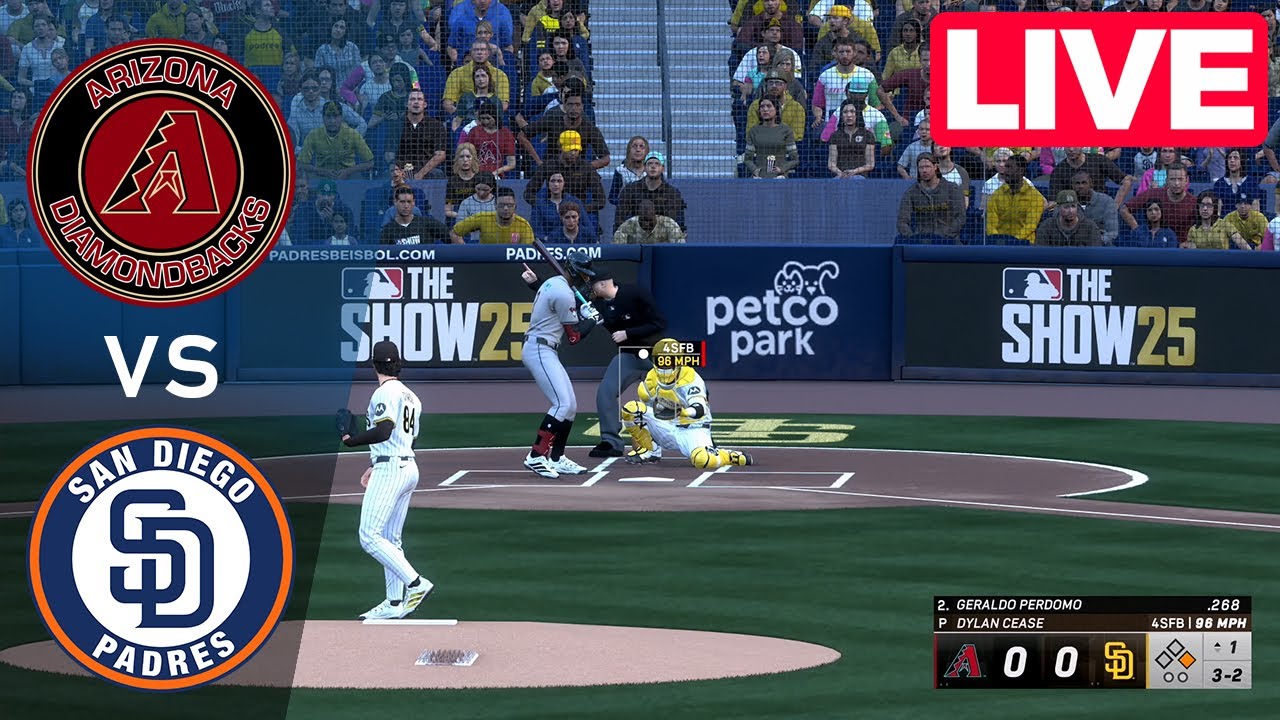Image resolution: width=1280 pixels, height=720 pixels.
Task: Click the Diamondbacks 'A' logo on scoreboard
Action: coord(964,661)
